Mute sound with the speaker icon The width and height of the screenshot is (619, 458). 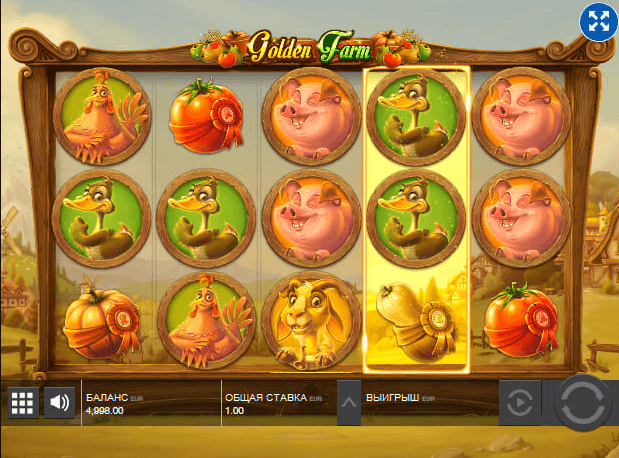click(60, 403)
